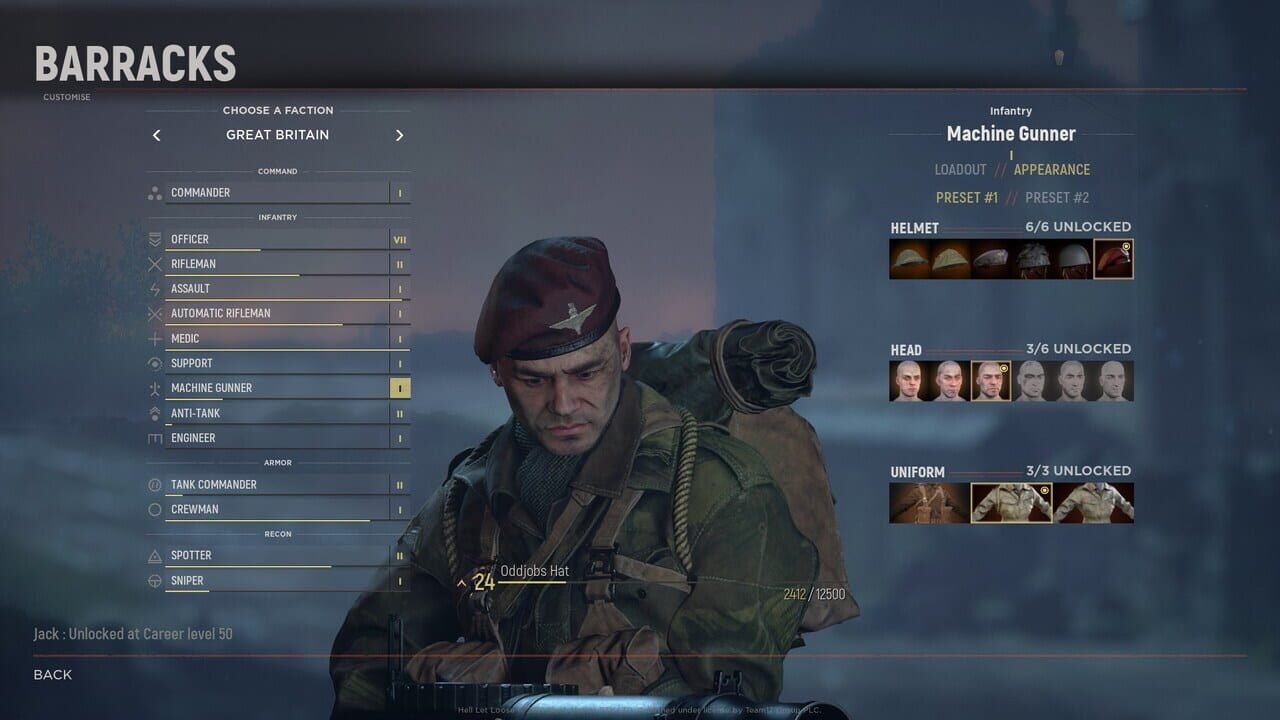Select the Engineer class icon
This screenshot has height=720, width=1280.
point(153,437)
